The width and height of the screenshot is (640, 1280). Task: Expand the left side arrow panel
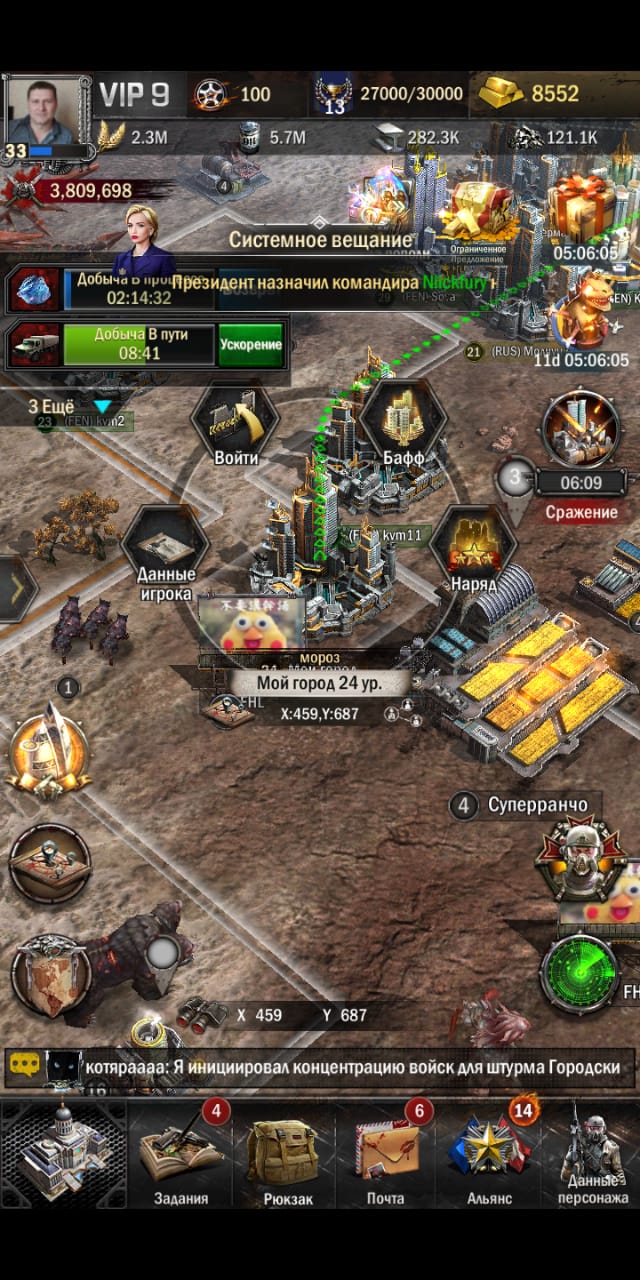pyautogui.click(x=17, y=590)
